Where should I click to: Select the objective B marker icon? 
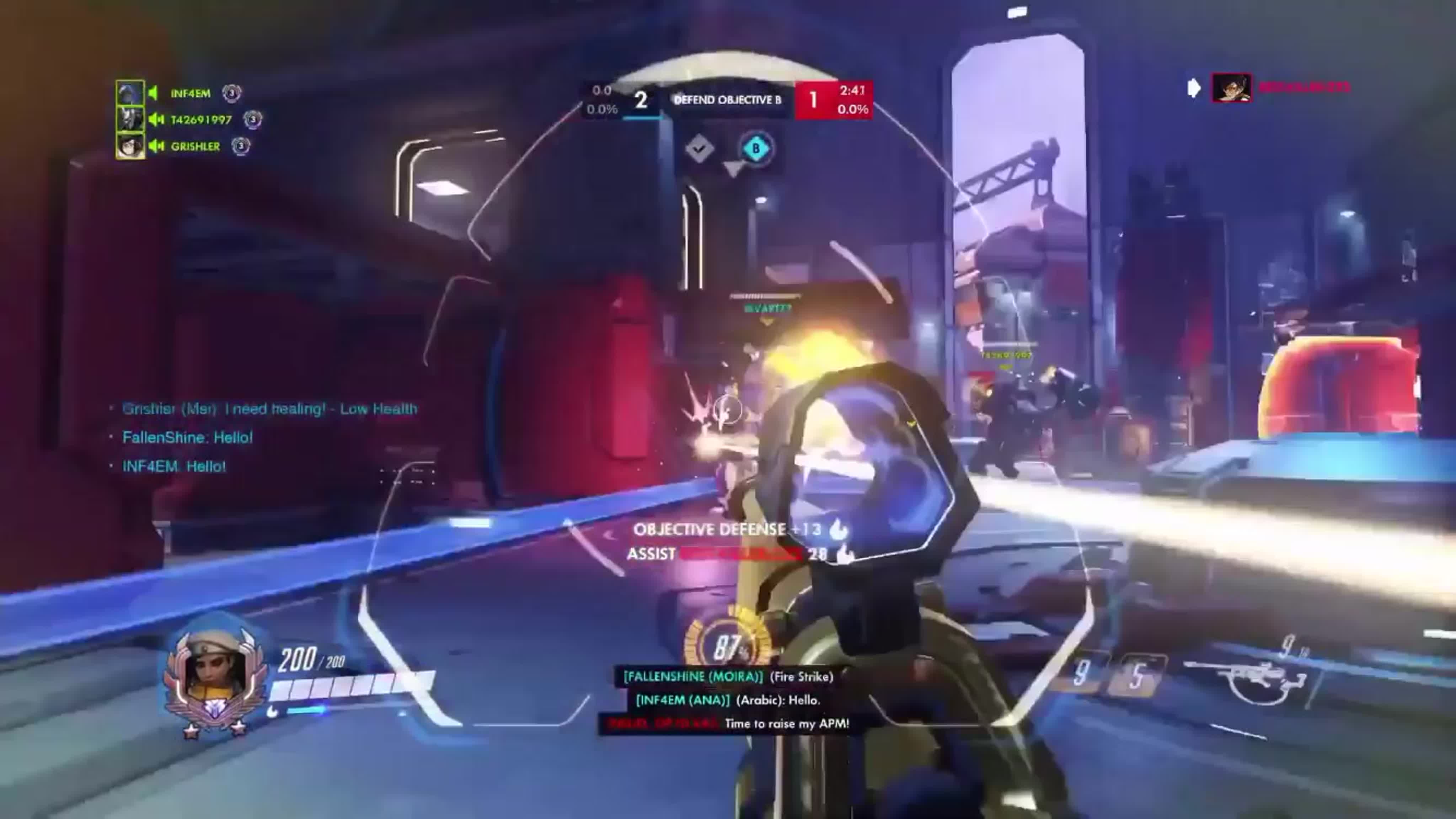click(x=756, y=149)
